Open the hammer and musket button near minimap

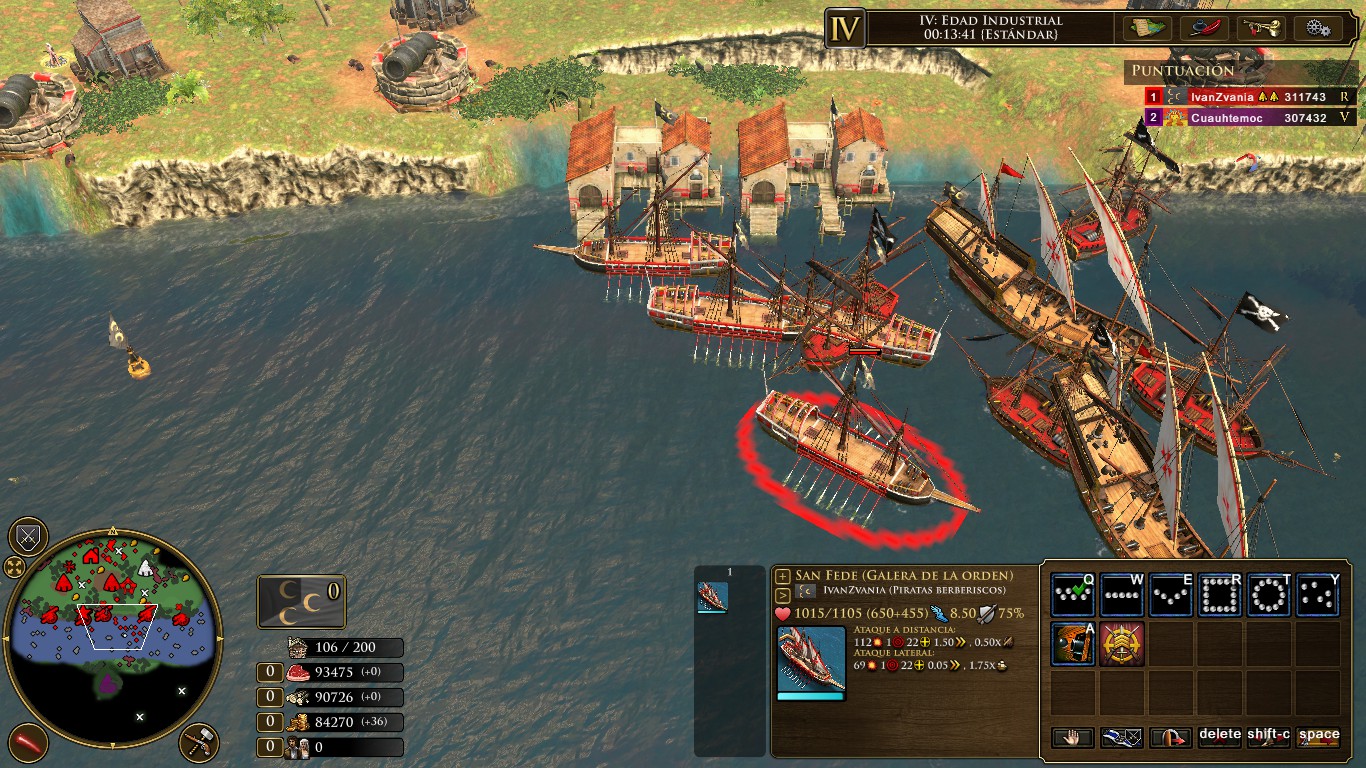tap(199, 743)
